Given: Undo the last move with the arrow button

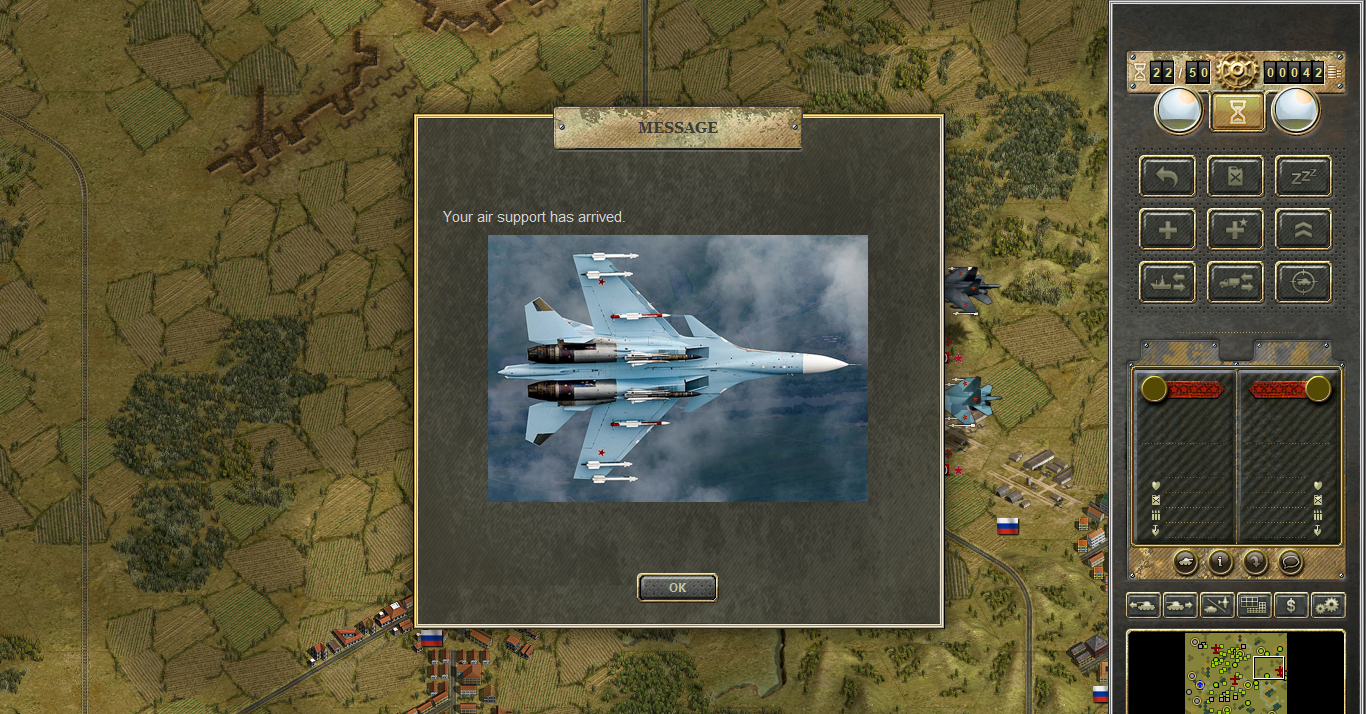Looking at the screenshot, I should pos(1167,177).
